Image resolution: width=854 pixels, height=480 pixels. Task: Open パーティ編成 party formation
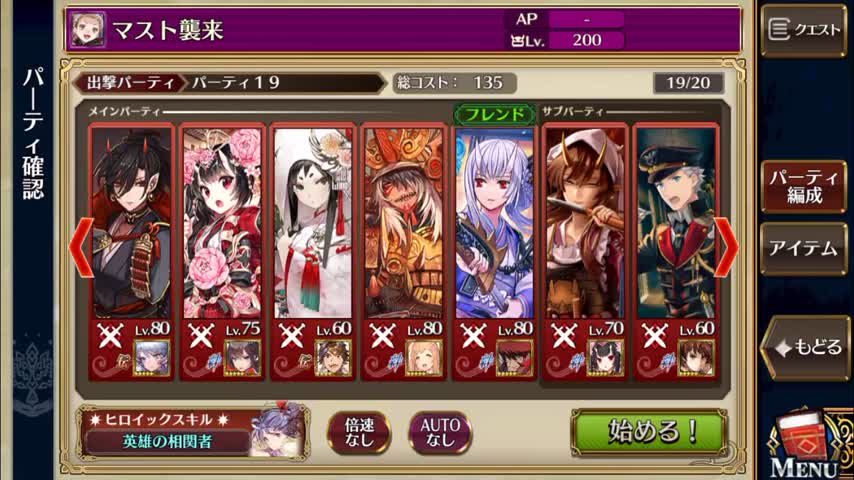click(x=803, y=186)
